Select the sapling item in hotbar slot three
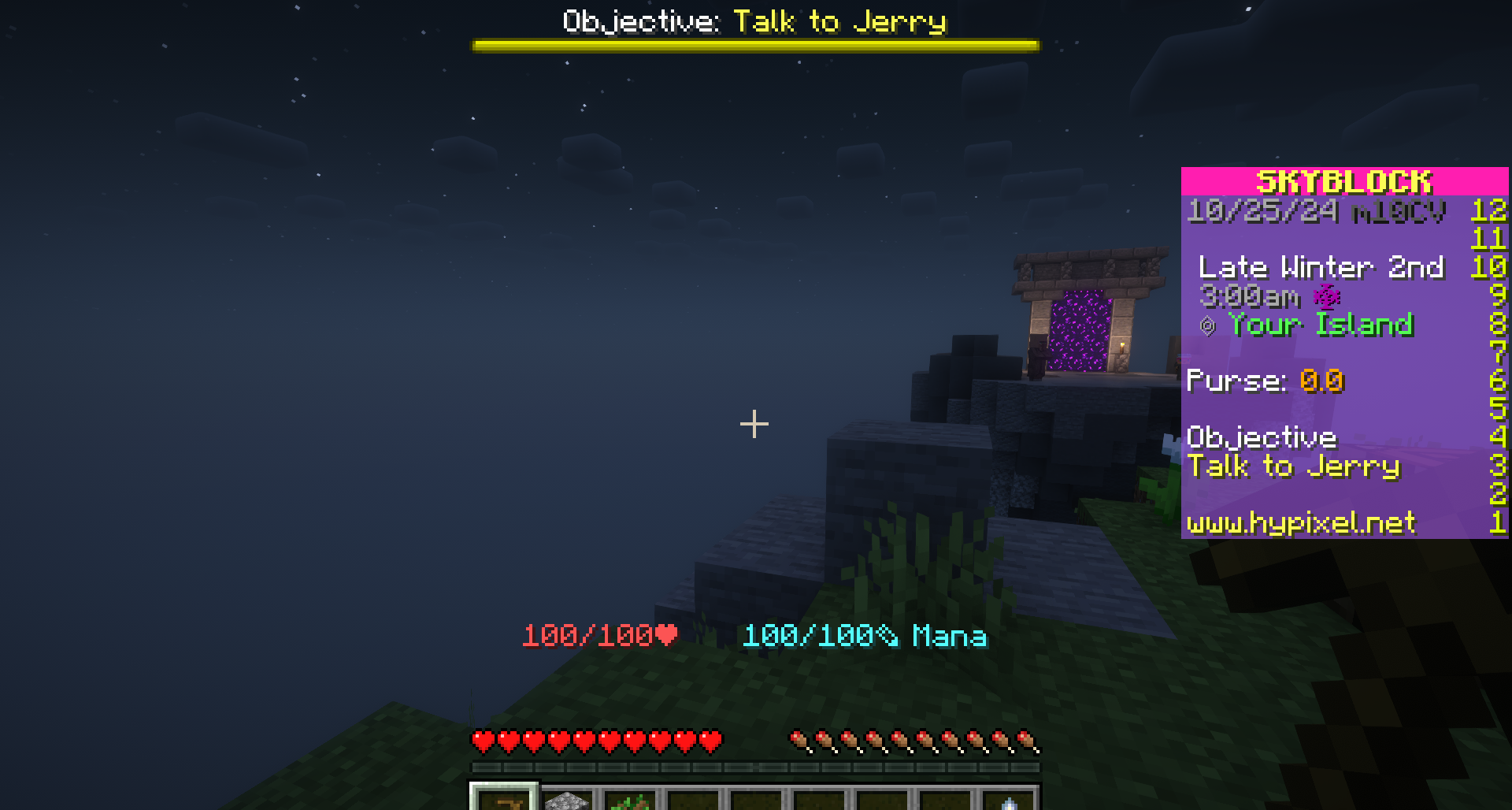 (x=630, y=802)
